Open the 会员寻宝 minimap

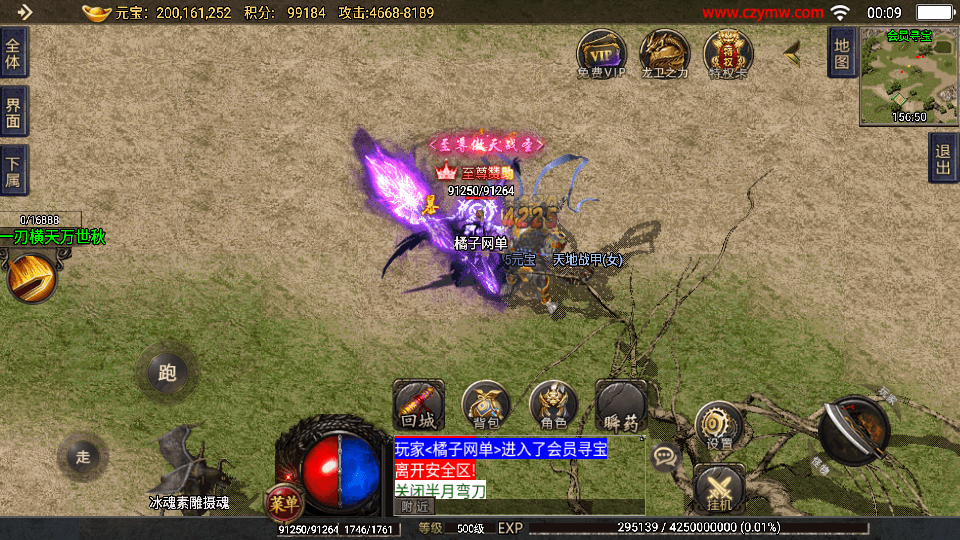(x=908, y=76)
